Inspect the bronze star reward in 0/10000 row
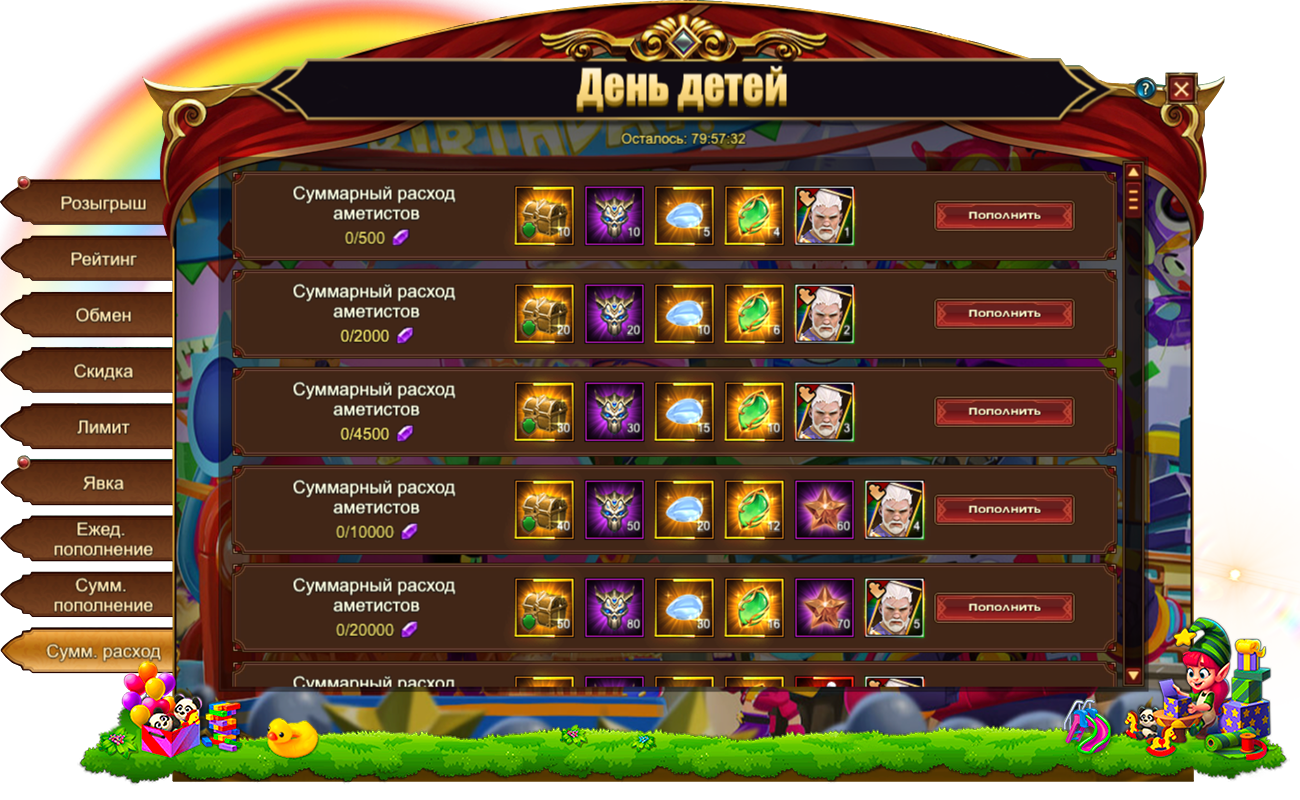Screen dimensions: 1300x800 pyautogui.click(x=824, y=510)
